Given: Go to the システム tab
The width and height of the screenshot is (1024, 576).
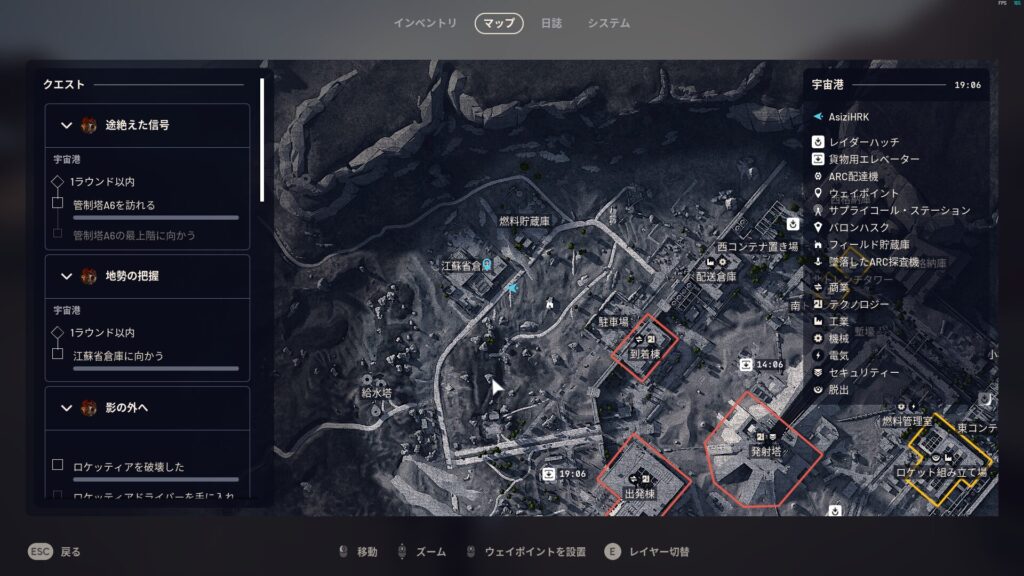Looking at the screenshot, I should pyautogui.click(x=608, y=23).
